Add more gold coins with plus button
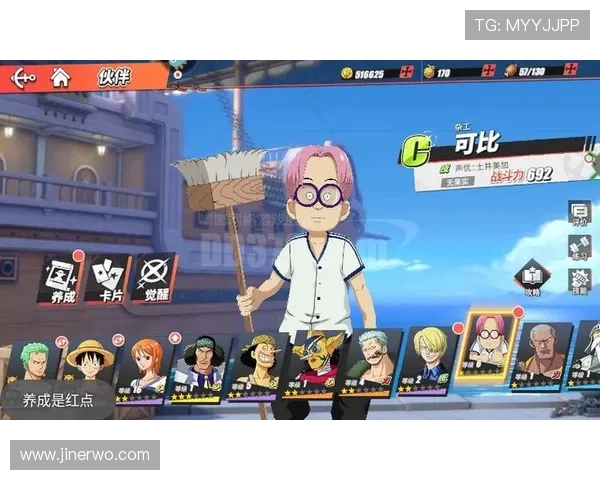 [x=406, y=72]
